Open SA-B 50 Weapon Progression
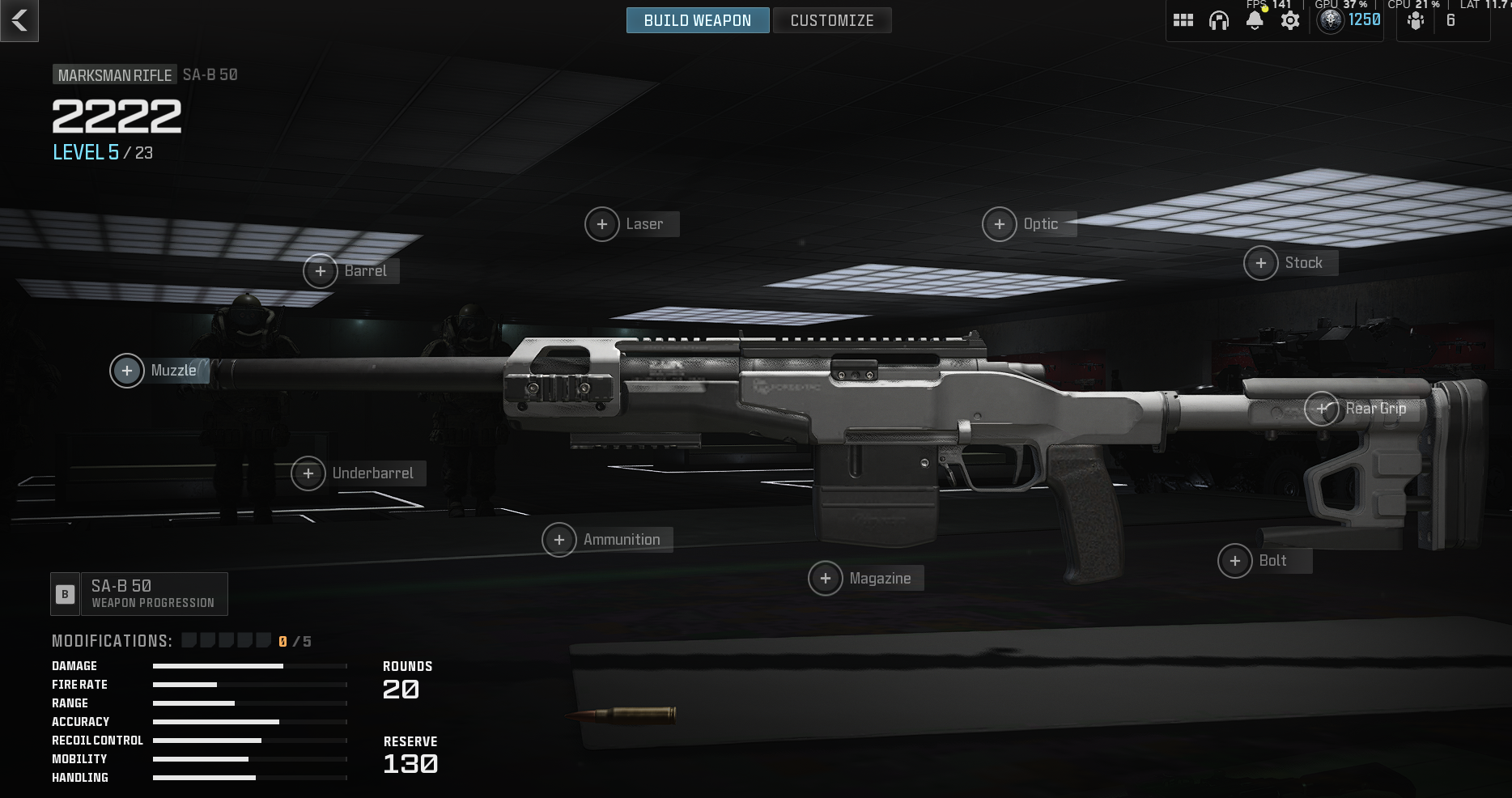The image size is (1512, 798). pyautogui.click(x=139, y=594)
